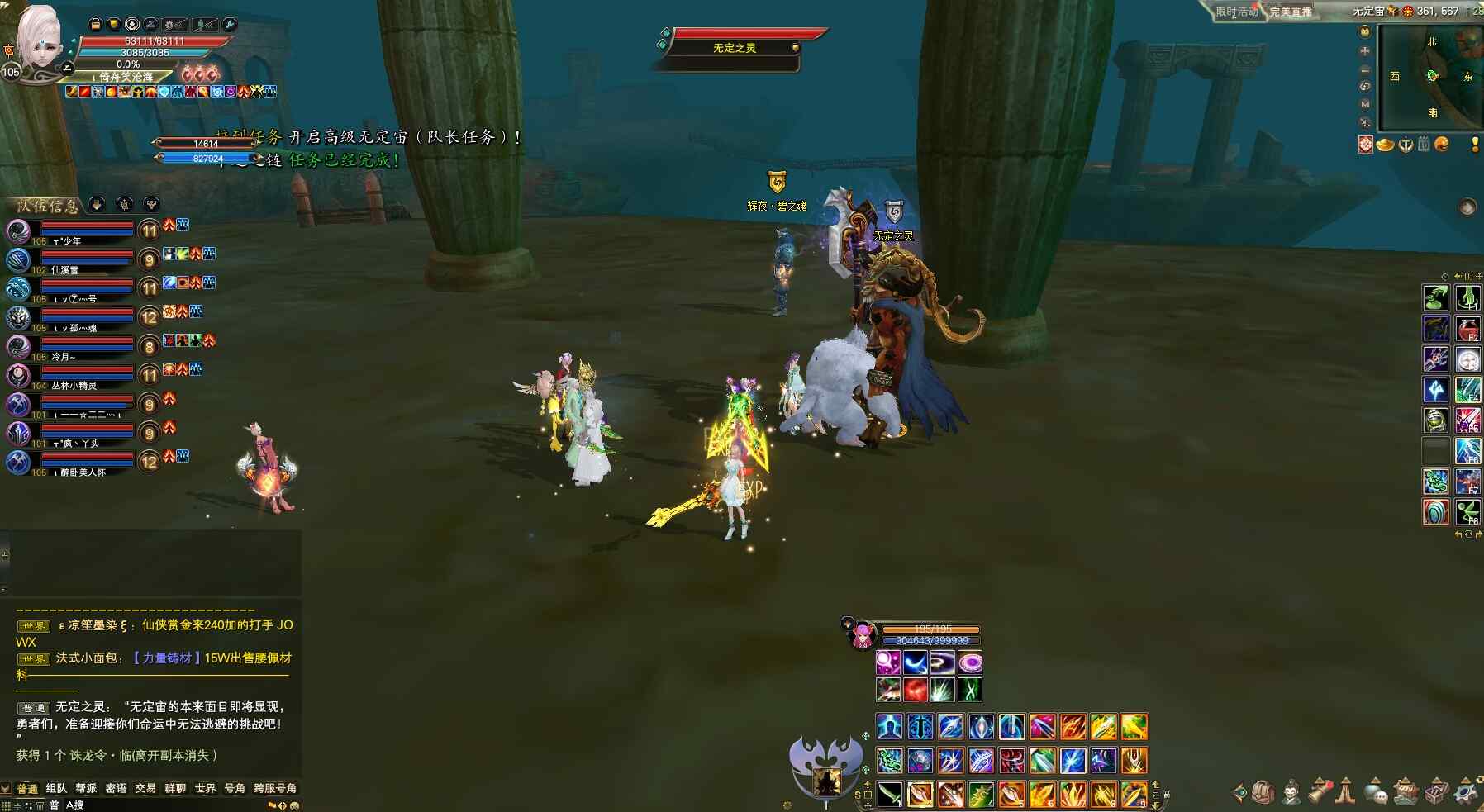1484x812 pixels.
Task: Activate the pet's red orb skill
Action: 915,689
